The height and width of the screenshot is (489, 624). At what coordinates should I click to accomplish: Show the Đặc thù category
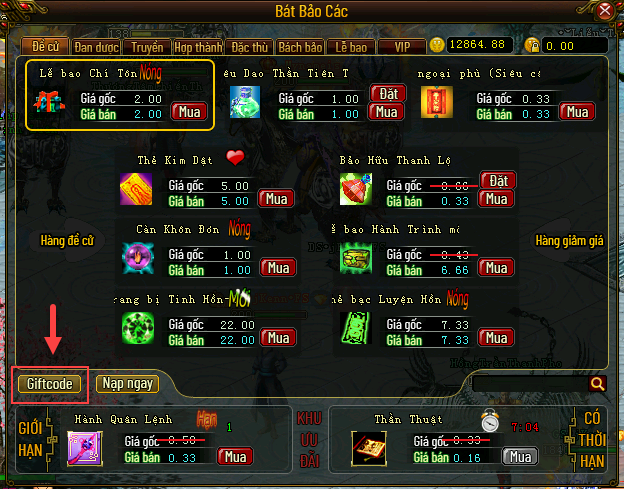(248, 46)
